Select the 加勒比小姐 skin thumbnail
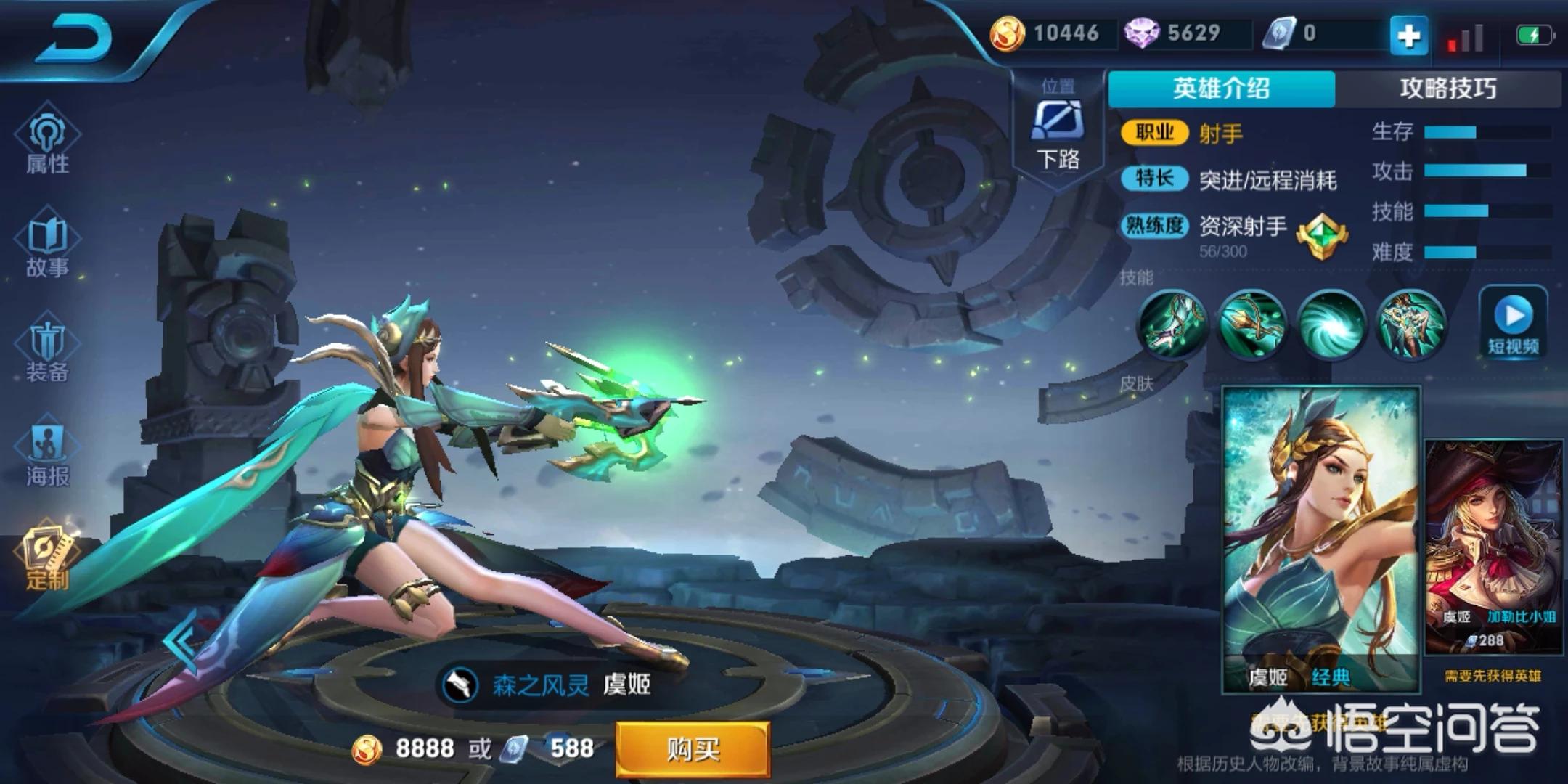Image resolution: width=1568 pixels, height=784 pixels. [1493, 548]
